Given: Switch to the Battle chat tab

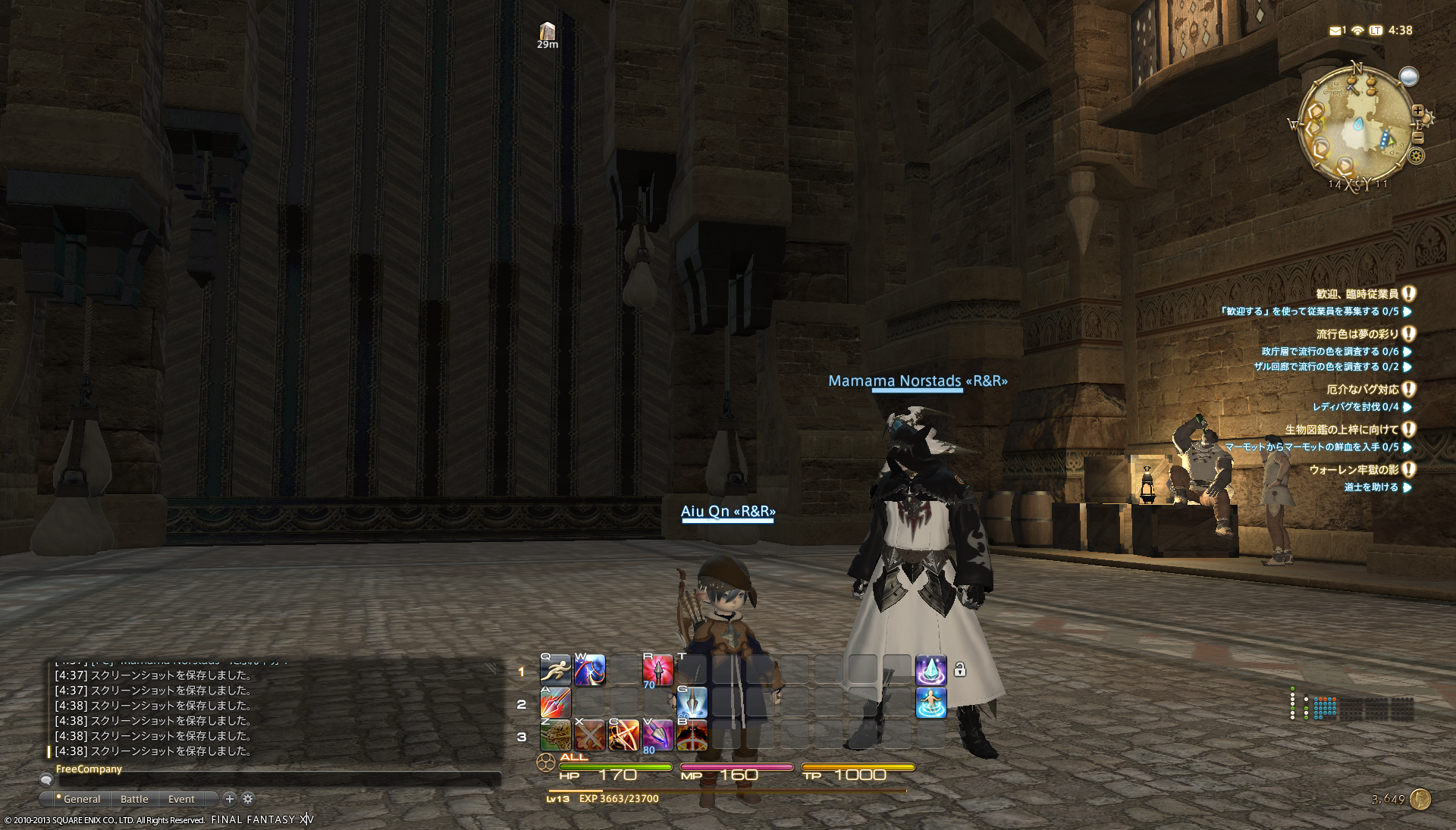Looking at the screenshot, I should pyautogui.click(x=134, y=799).
